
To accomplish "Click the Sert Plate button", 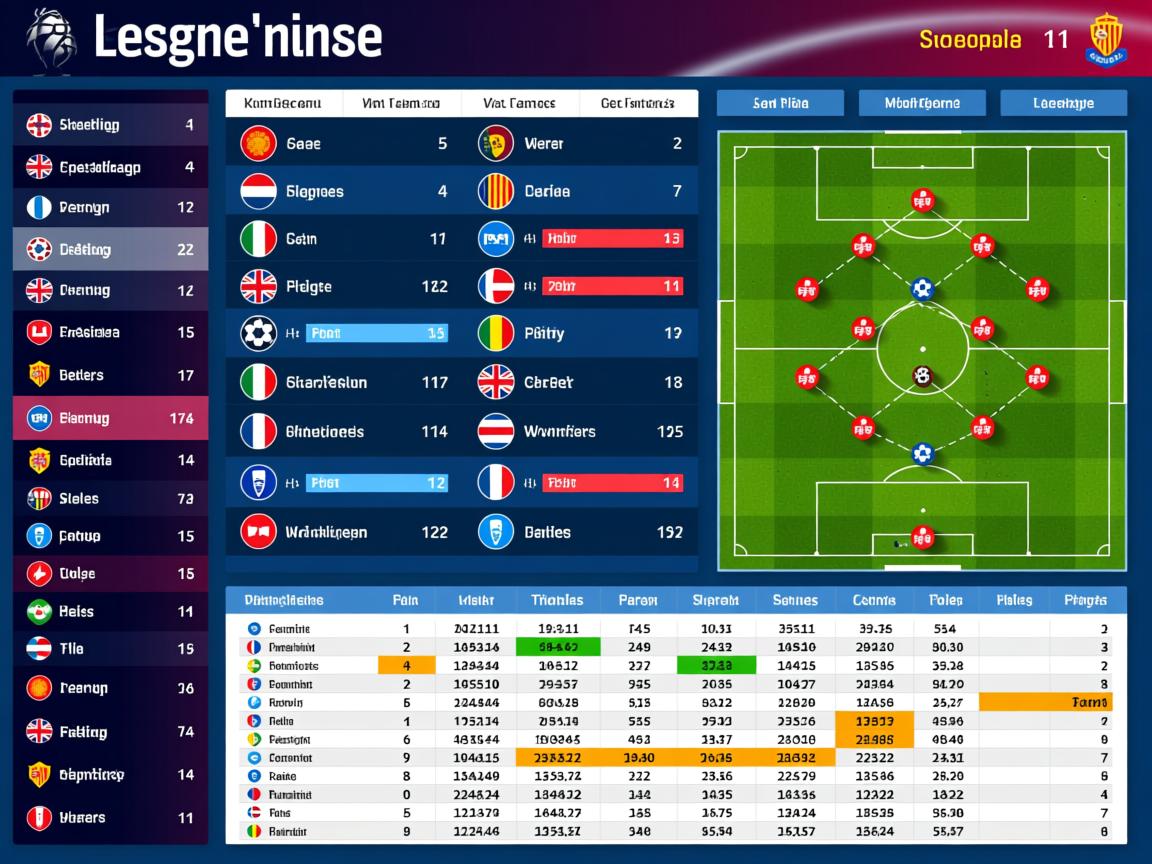I will click(x=780, y=103).
